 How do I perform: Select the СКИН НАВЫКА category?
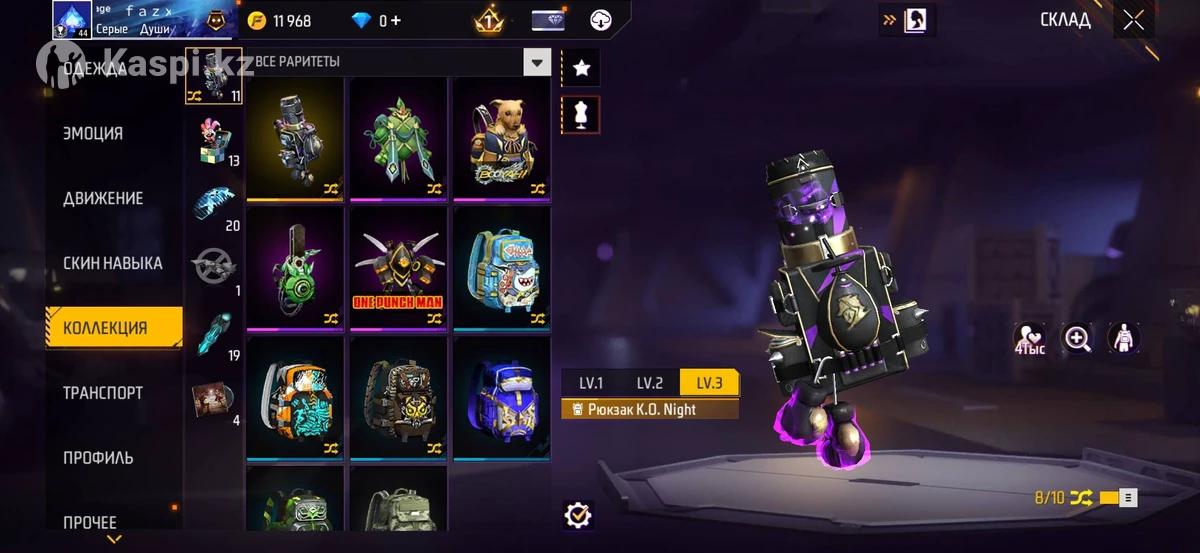click(x=112, y=263)
